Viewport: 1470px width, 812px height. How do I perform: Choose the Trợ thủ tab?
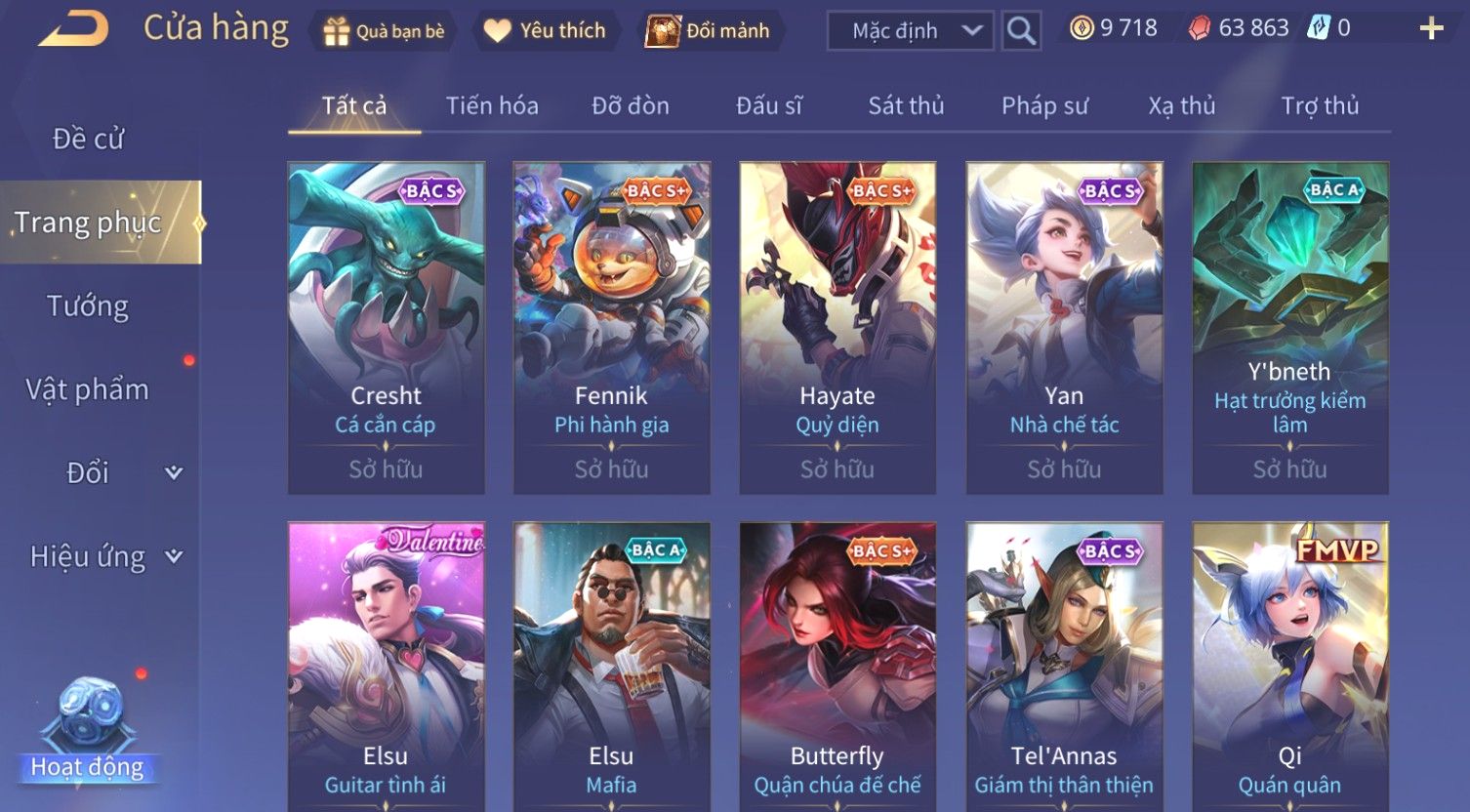(x=1320, y=105)
